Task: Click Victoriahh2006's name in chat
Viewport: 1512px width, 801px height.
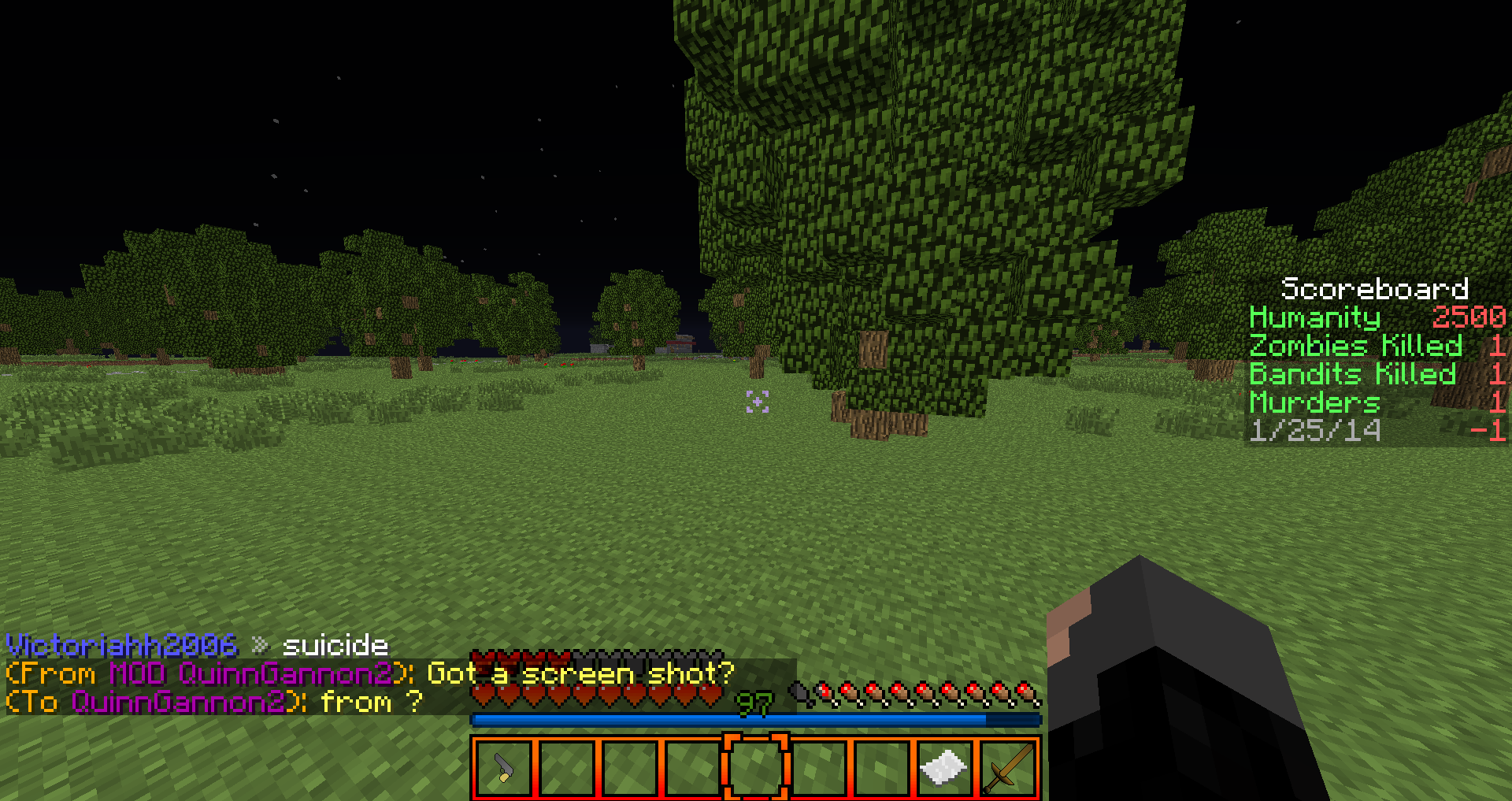Action: [122, 646]
